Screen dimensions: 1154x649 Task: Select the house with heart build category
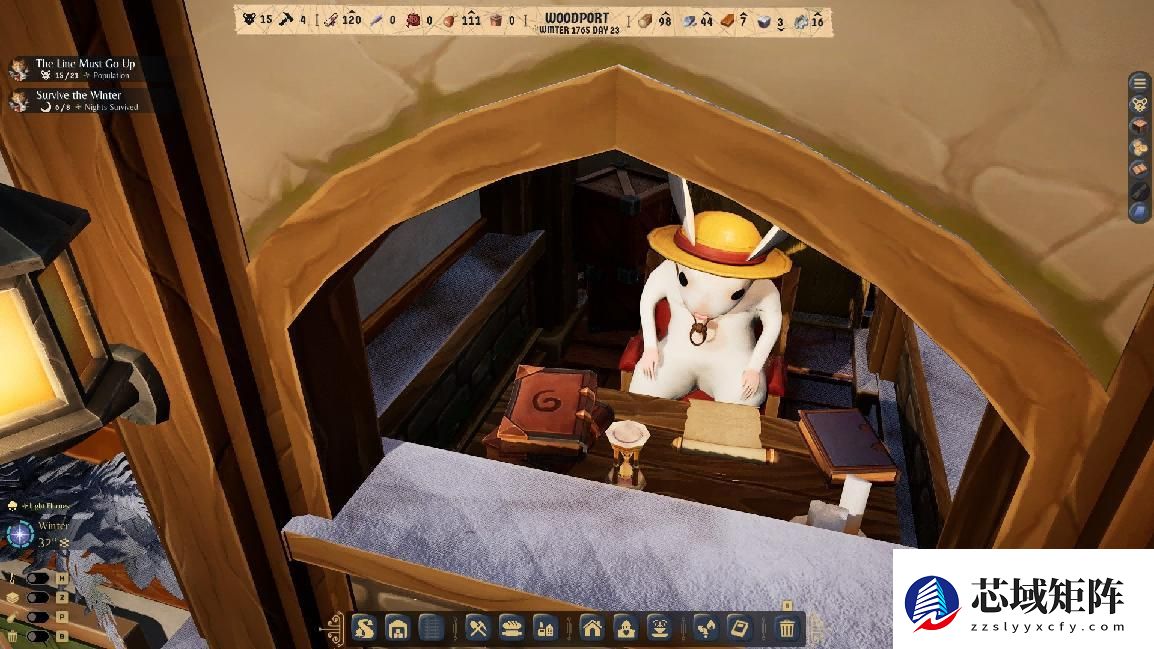point(625,628)
